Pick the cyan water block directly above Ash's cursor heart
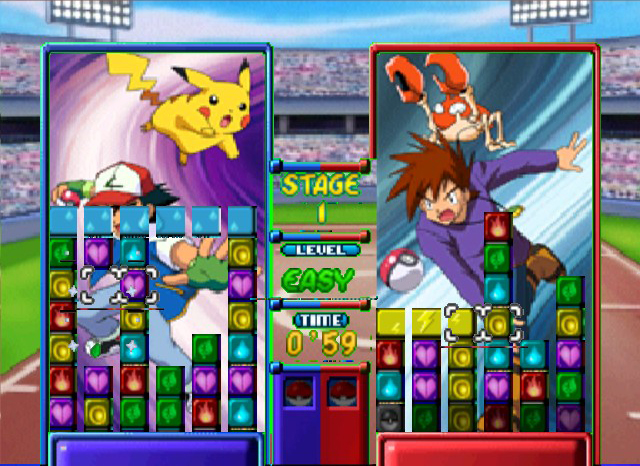Viewport: 640px width, 466px height. [133, 252]
